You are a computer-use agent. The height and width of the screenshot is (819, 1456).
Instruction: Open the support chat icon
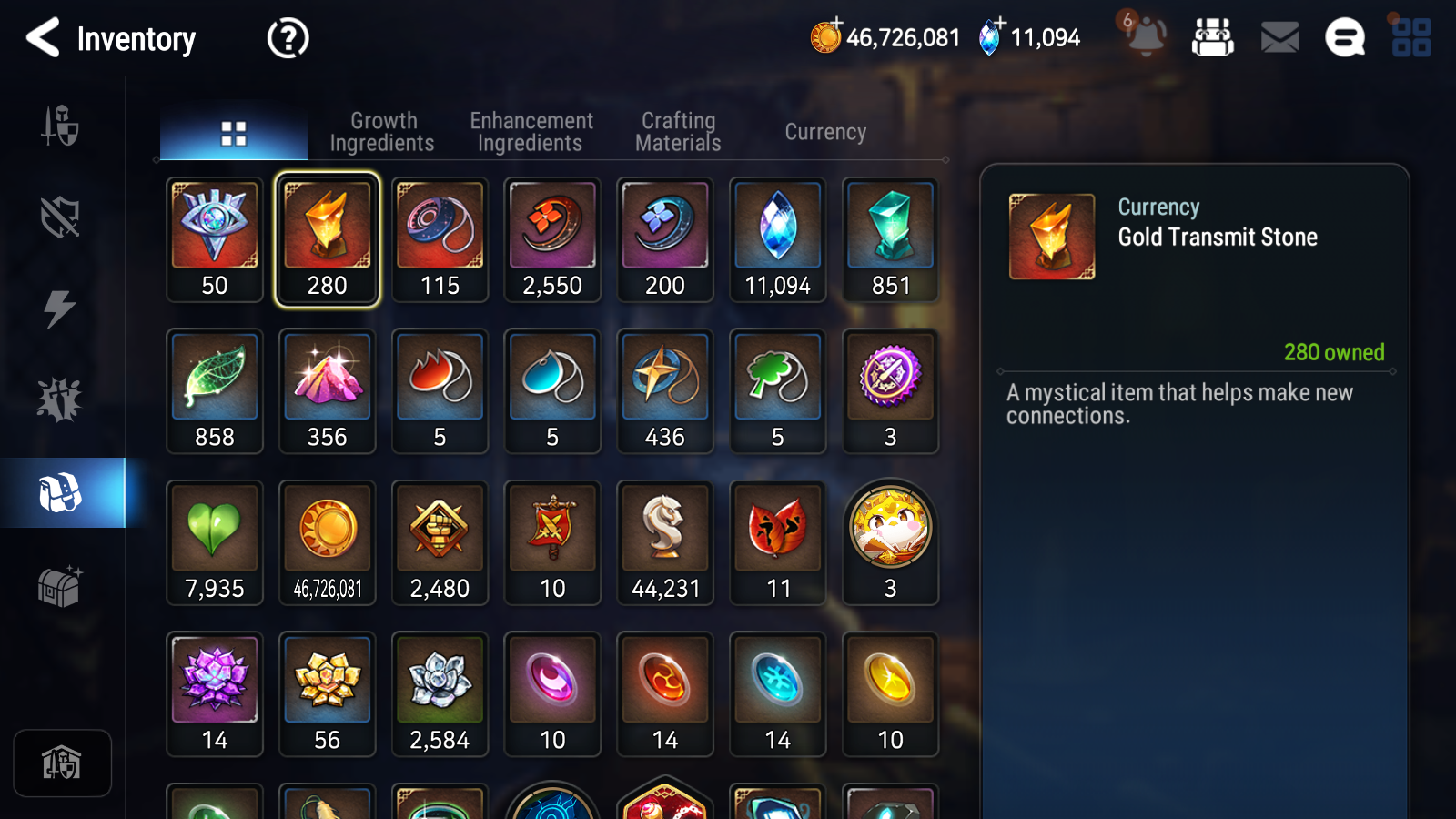1343,38
